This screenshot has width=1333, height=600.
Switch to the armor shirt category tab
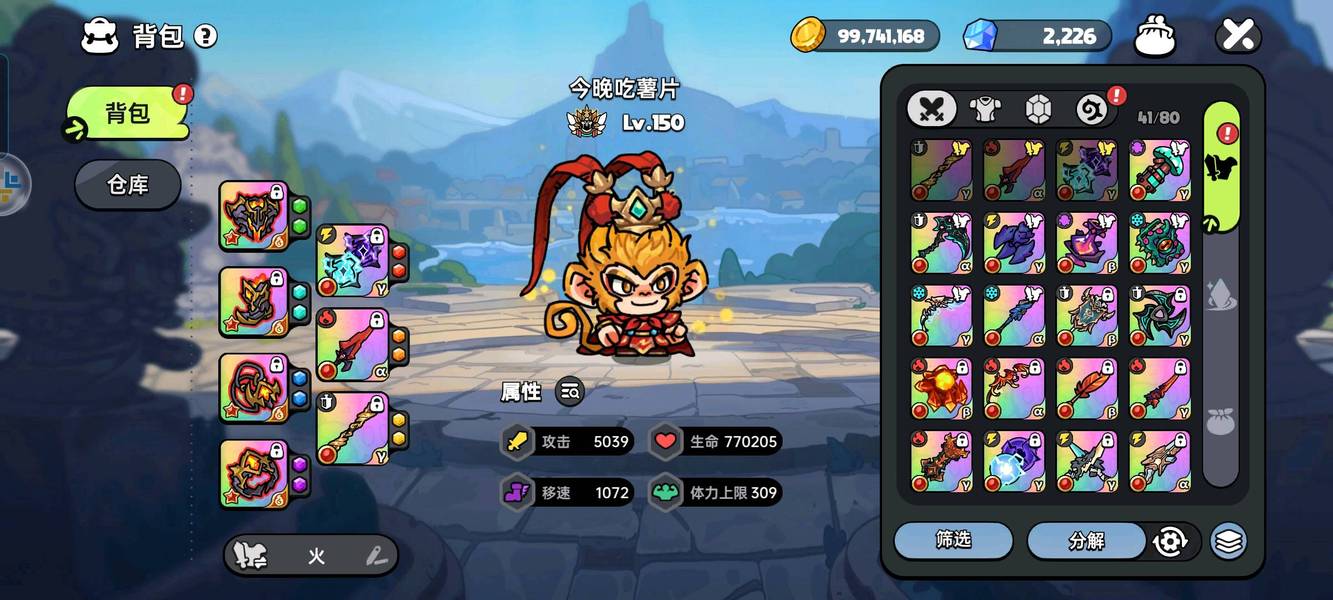pyautogui.click(x=985, y=108)
